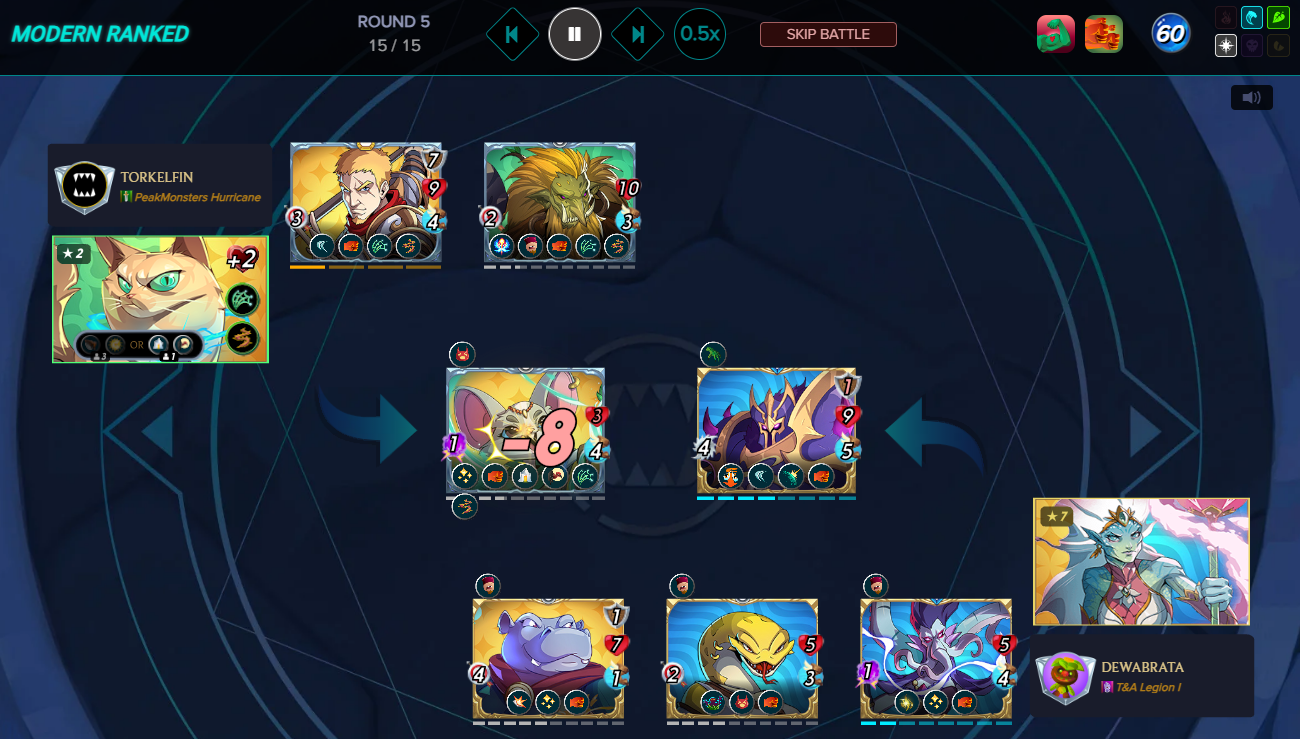
Task: Toggle the battle sound speaker
Action: pos(1251,97)
